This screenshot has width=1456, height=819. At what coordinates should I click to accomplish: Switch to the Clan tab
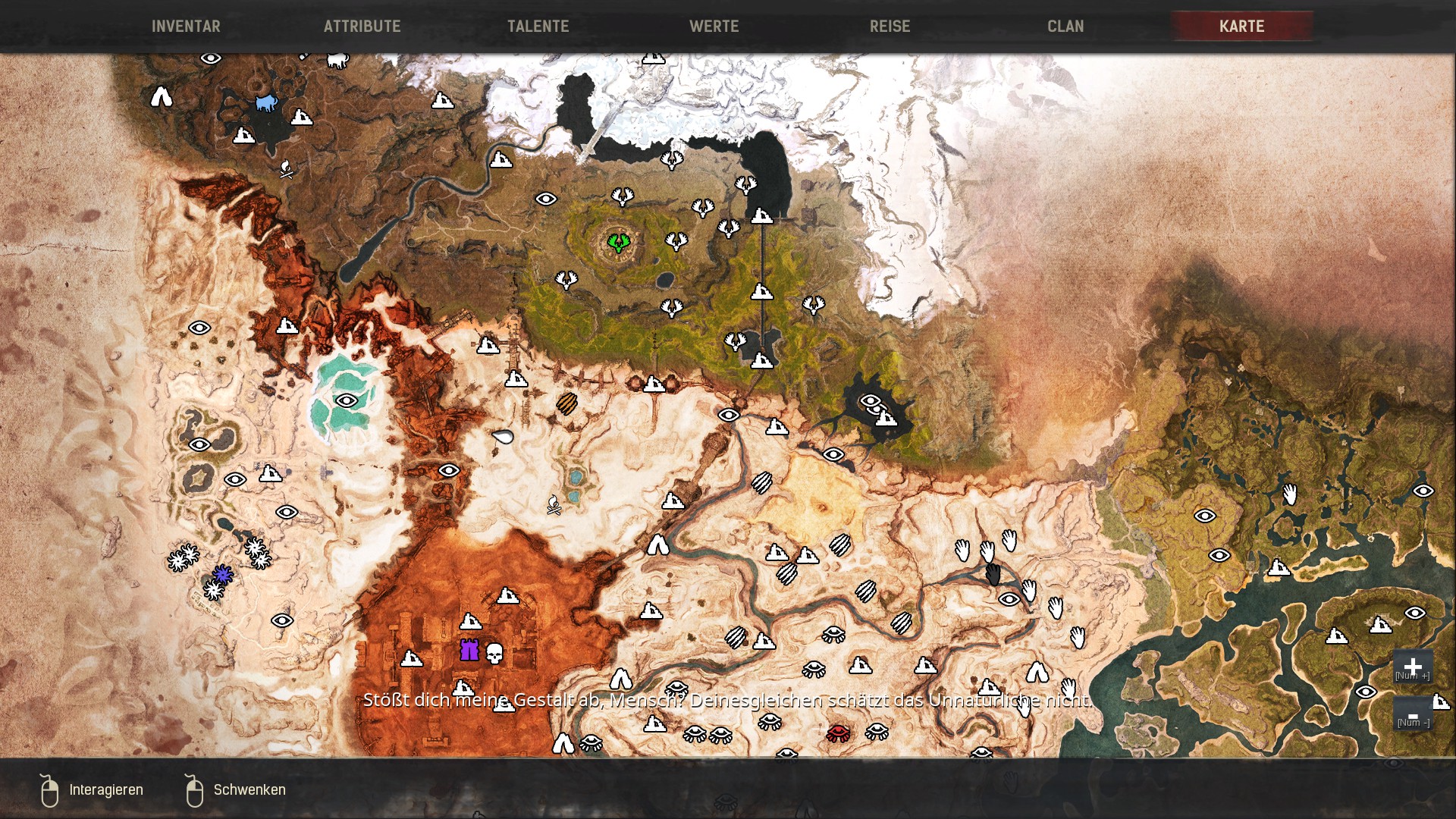pyautogui.click(x=1065, y=27)
